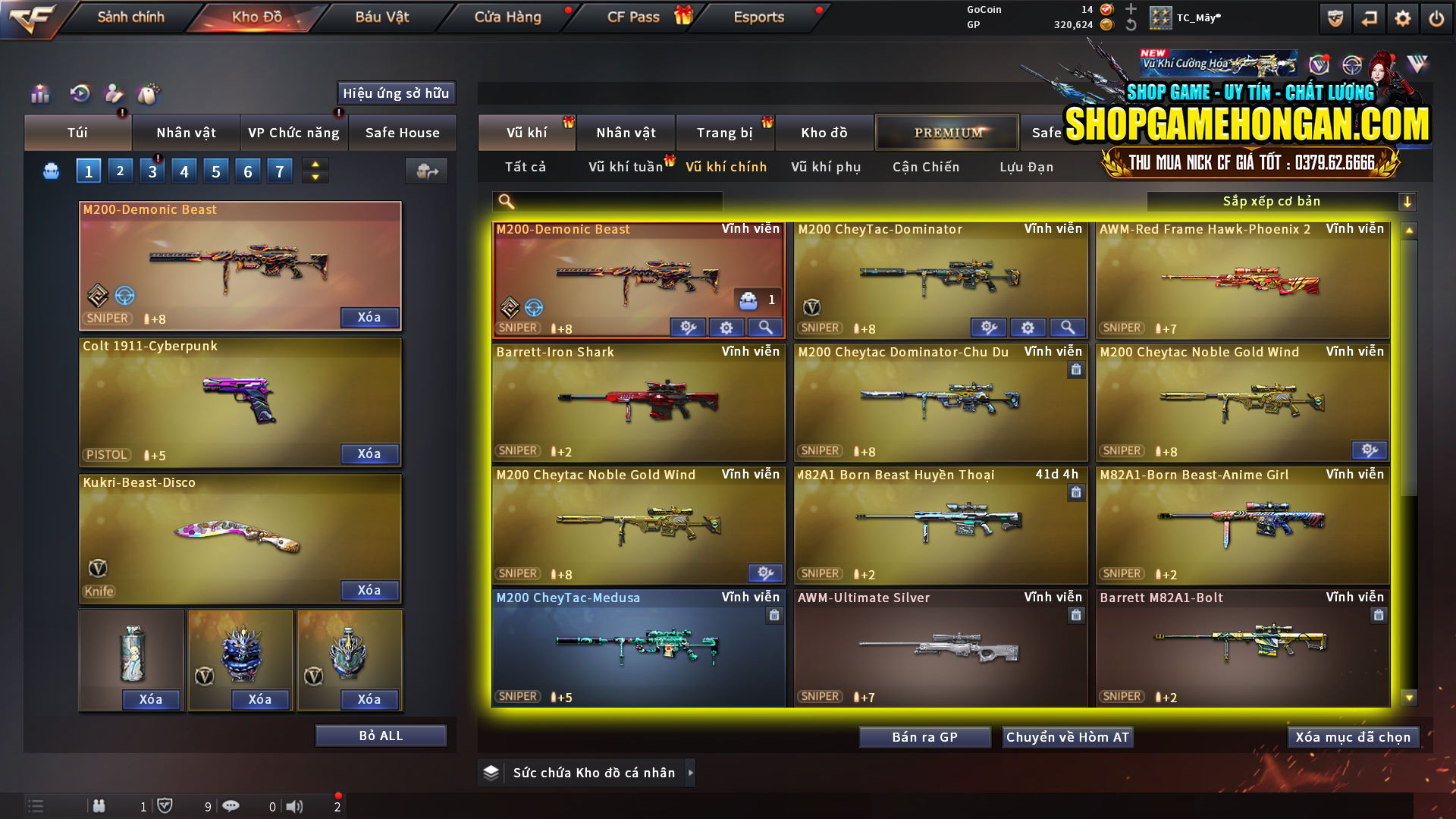Click the page-down arrow beside bag page numbers
Viewport: 1456px width, 819px height.
pyautogui.click(x=315, y=177)
